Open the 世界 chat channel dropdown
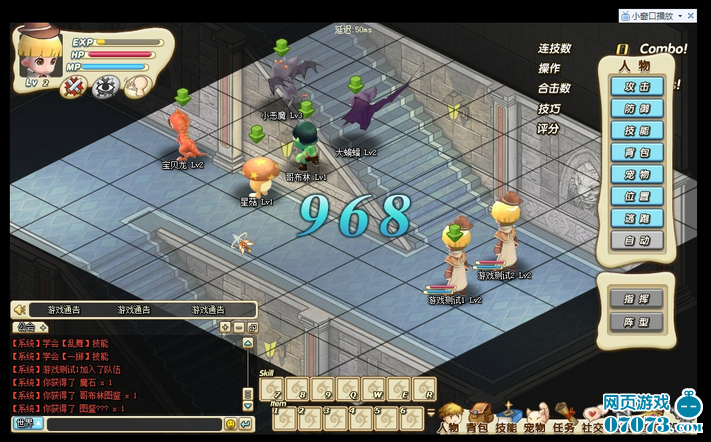Viewport: 711px width, 442px height. pos(29,424)
